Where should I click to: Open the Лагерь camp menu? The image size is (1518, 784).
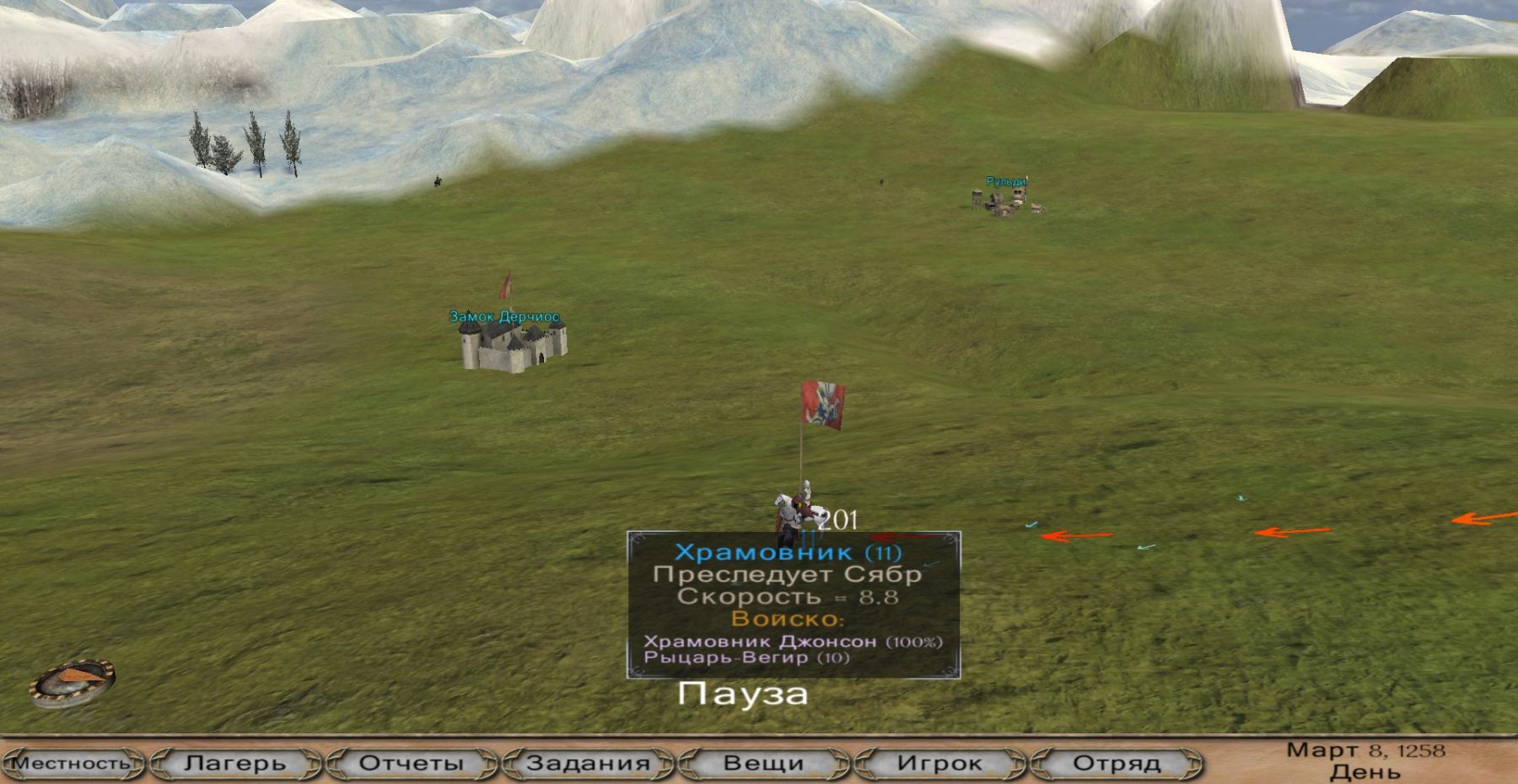[x=236, y=764]
